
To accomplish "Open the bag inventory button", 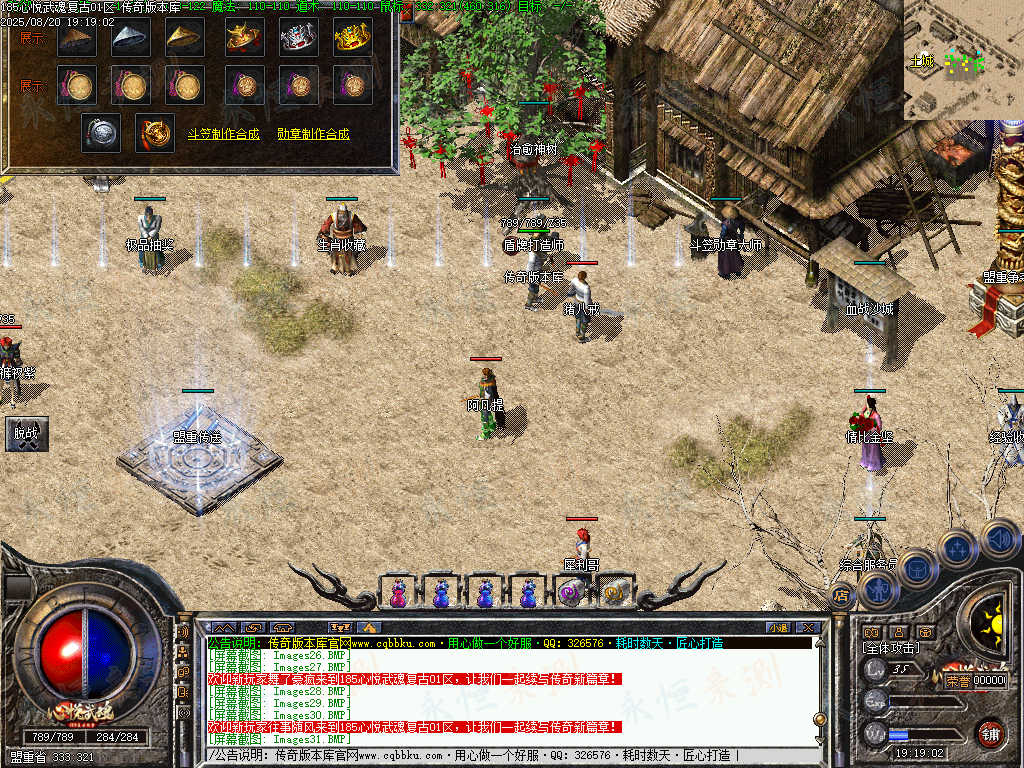I will pyautogui.click(x=917, y=570).
